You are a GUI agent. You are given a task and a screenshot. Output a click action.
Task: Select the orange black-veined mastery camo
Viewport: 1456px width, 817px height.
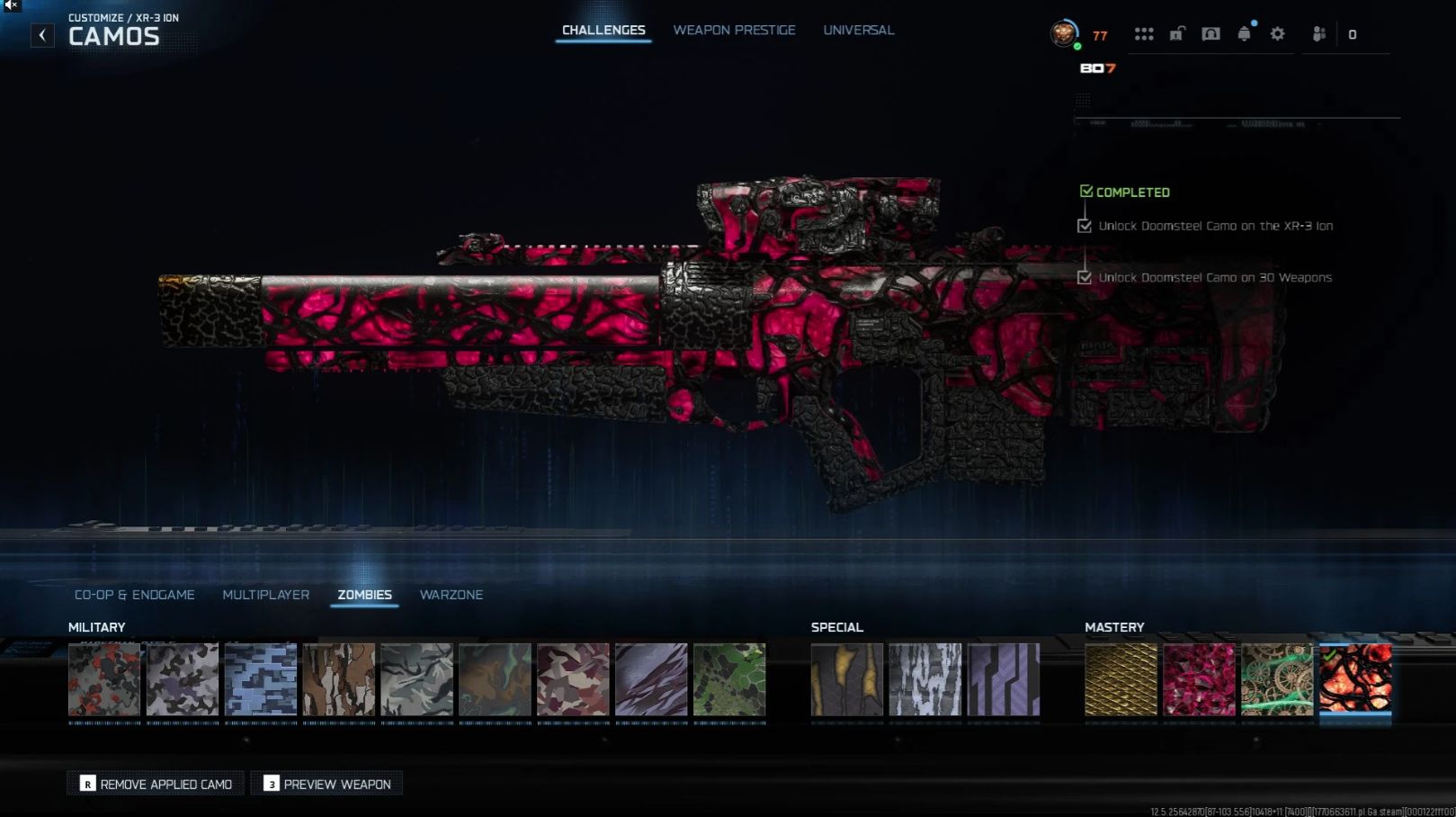(1355, 679)
